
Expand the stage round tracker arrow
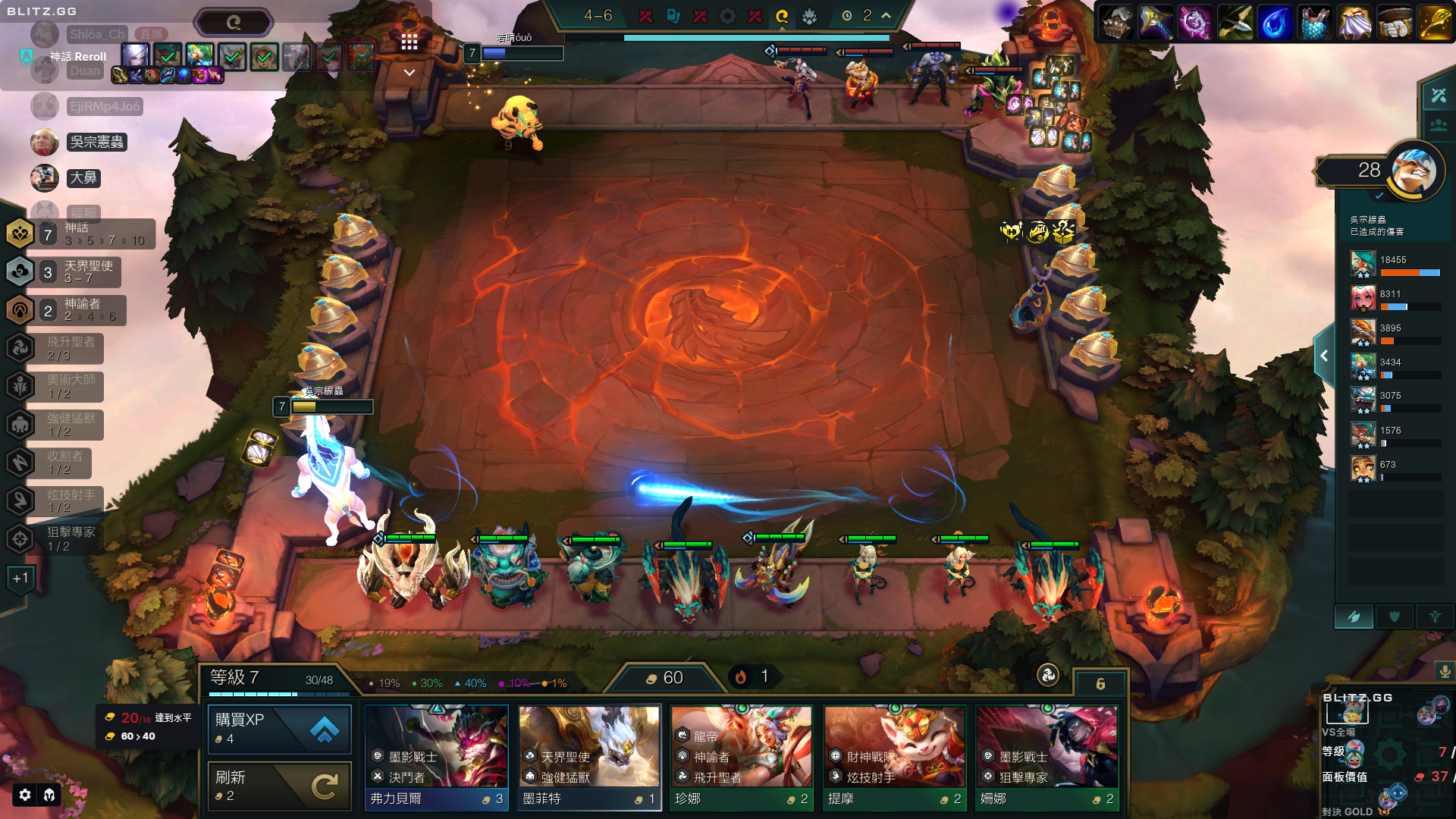click(886, 15)
